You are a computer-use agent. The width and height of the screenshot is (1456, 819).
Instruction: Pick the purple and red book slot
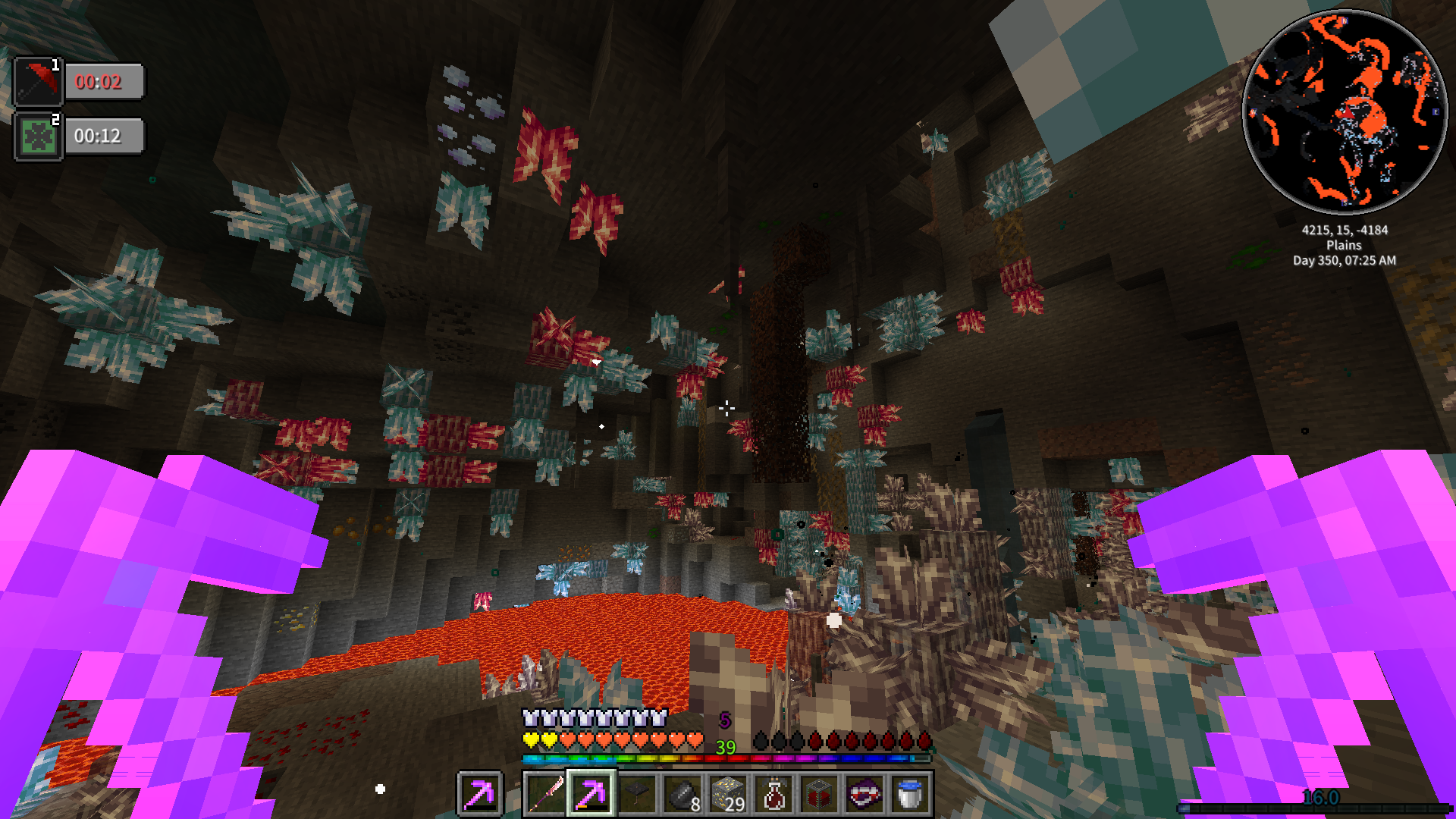pyautogui.click(x=864, y=794)
